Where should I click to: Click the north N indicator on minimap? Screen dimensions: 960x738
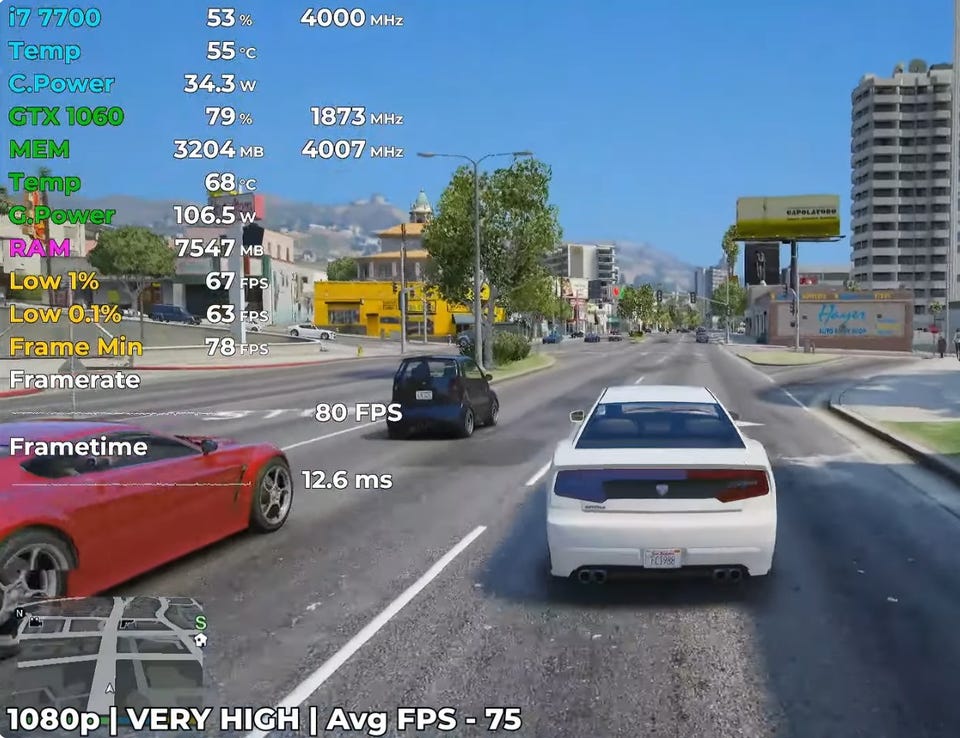tap(20, 613)
